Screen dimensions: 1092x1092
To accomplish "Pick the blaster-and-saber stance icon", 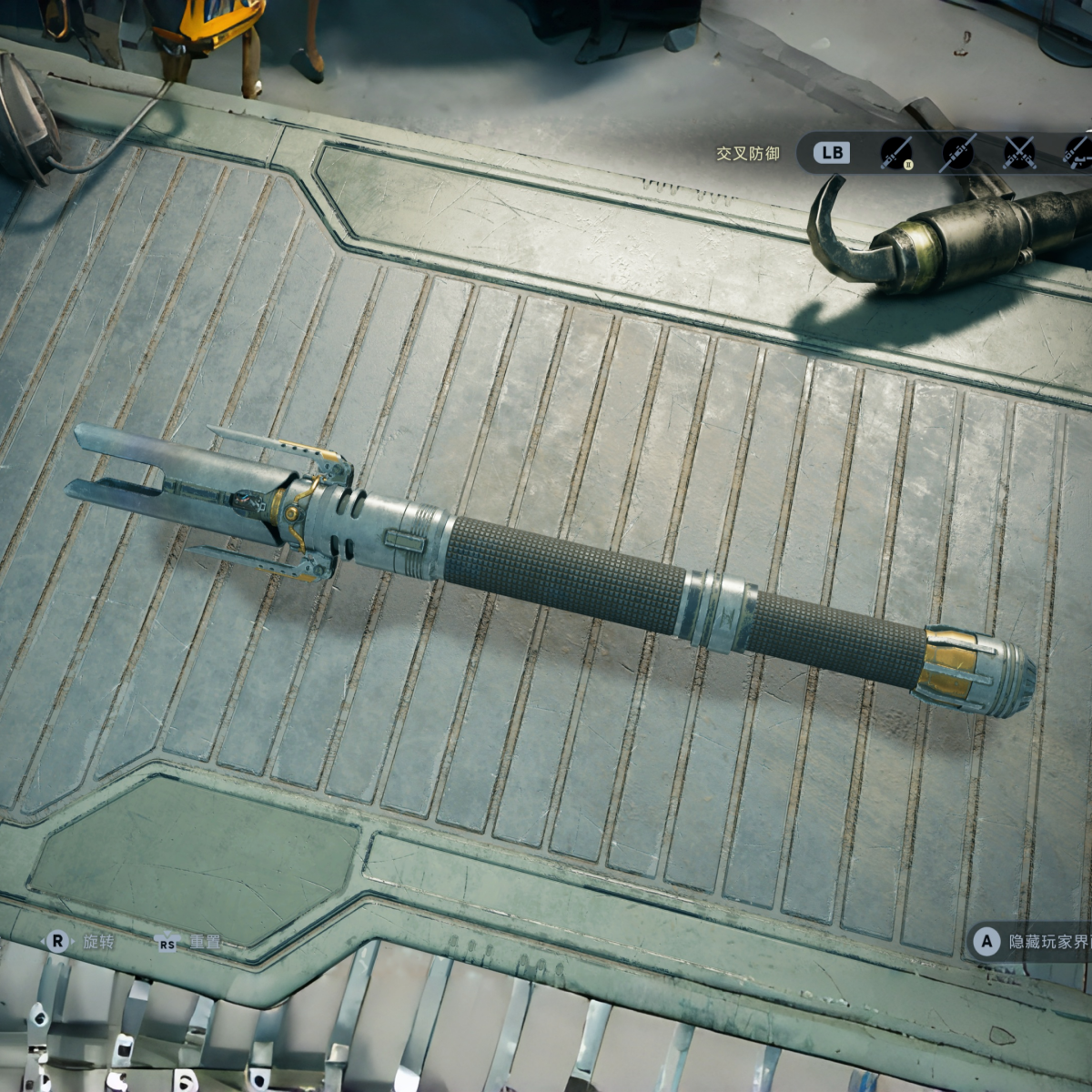I will point(1078,153).
